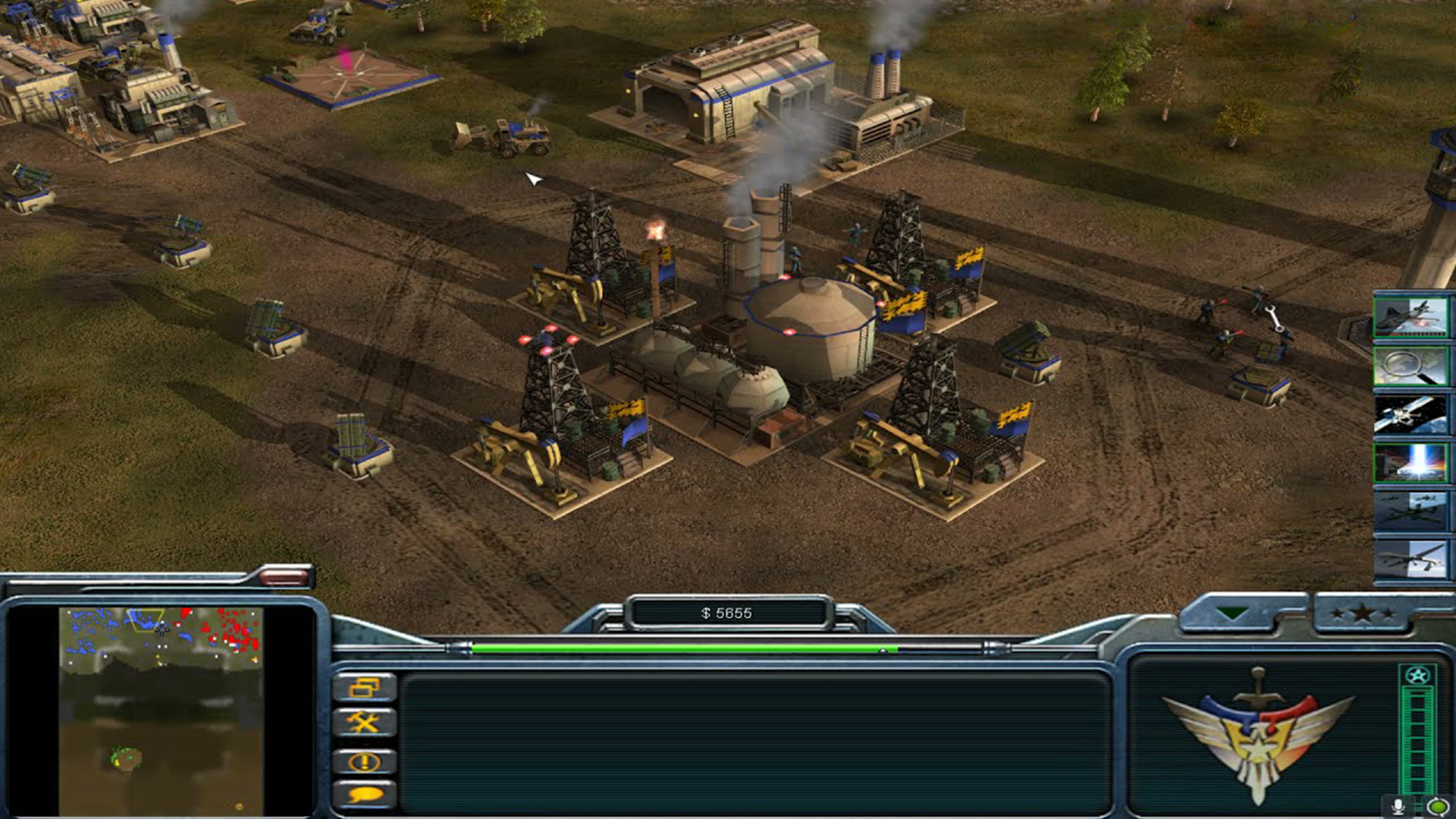The height and width of the screenshot is (819, 1456).
Task: Fire the particle cannon superweapon
Action: coord(1411,463)
